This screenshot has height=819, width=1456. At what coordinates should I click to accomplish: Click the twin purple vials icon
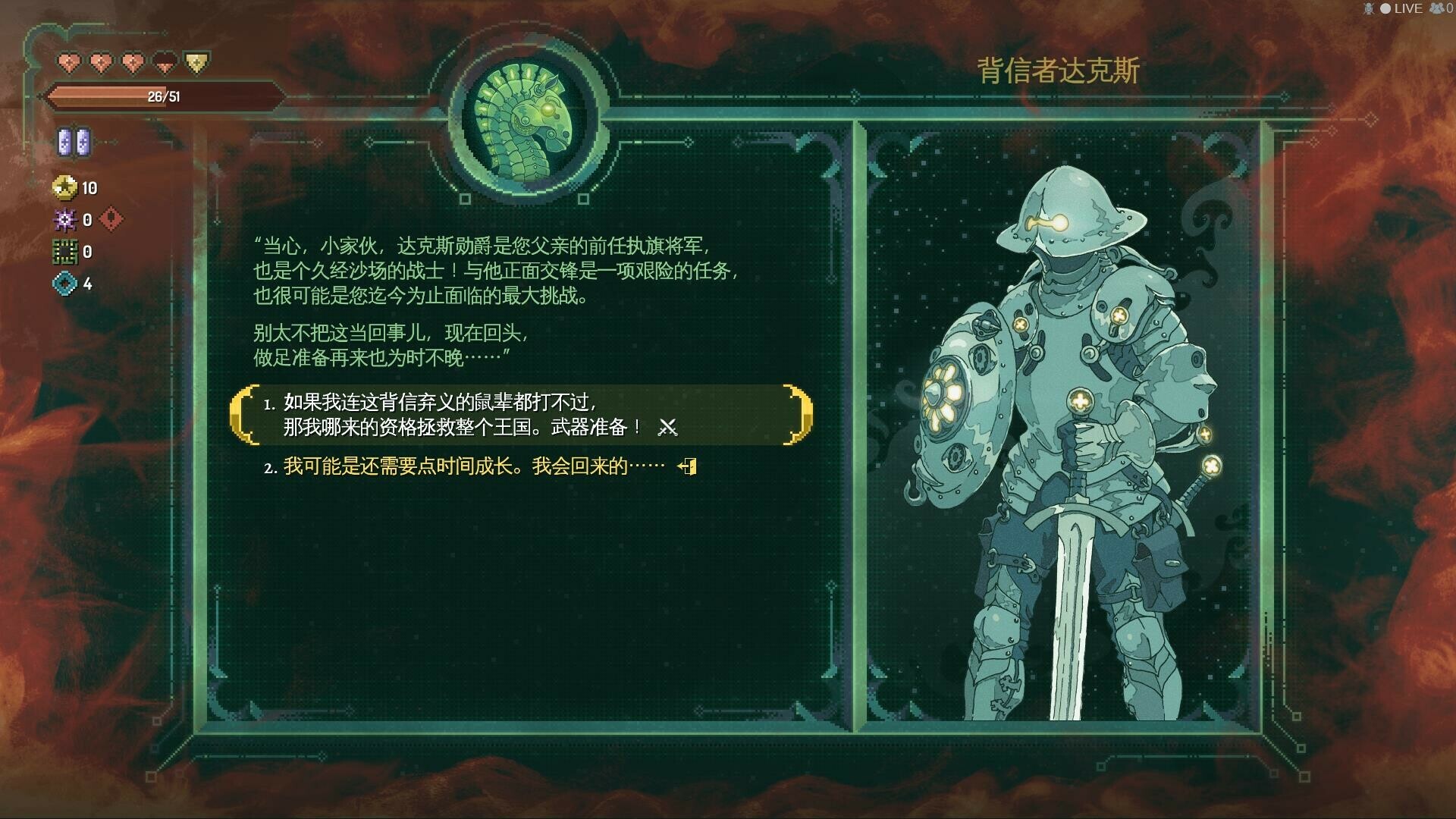75,141
